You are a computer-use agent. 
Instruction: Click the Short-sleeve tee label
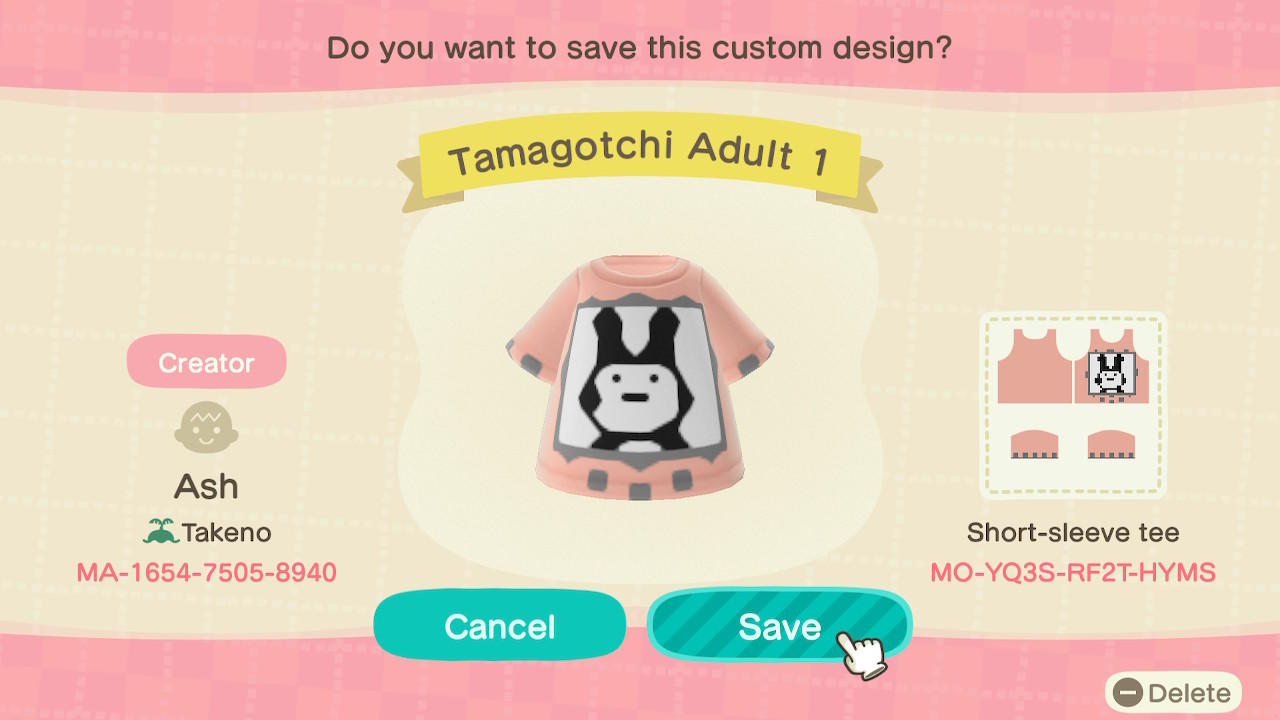tap(1072, 532)
